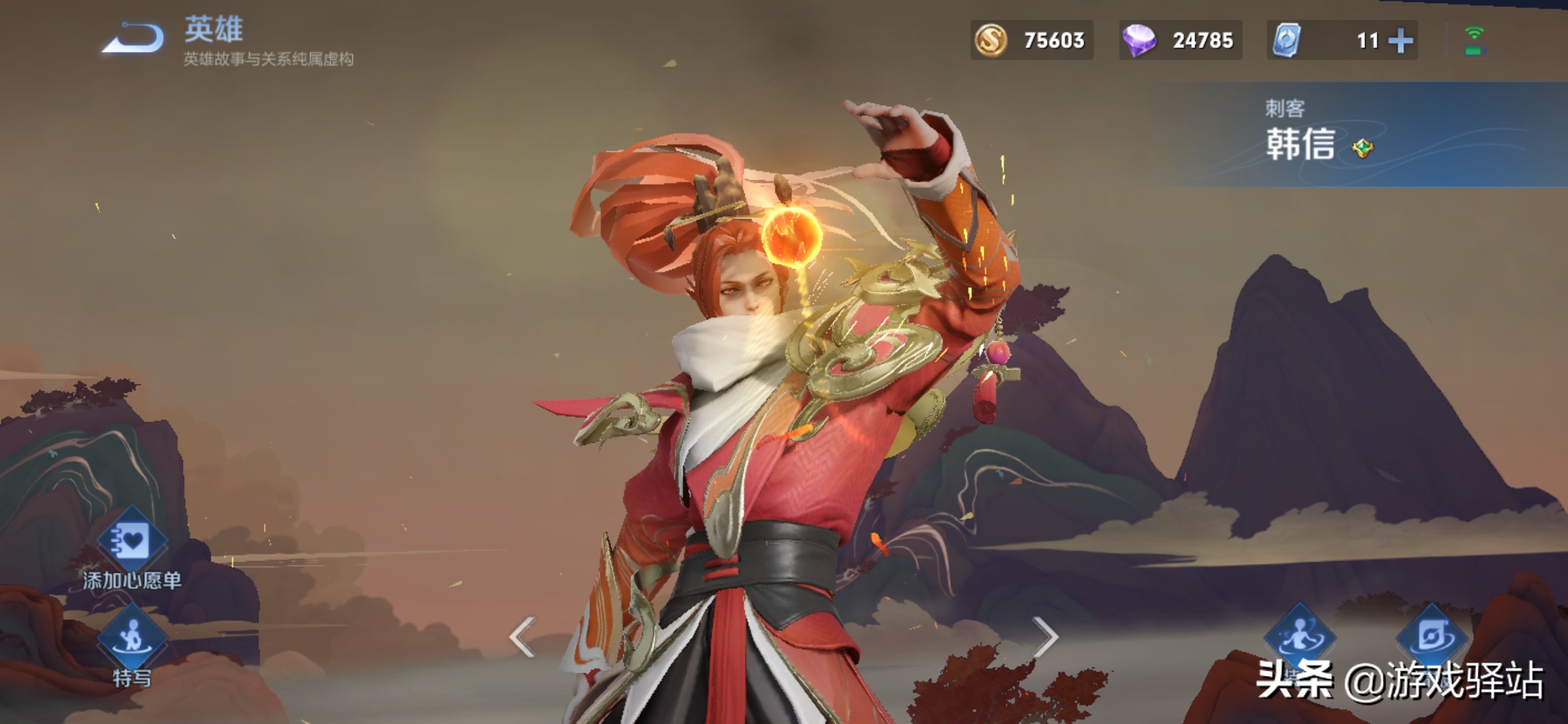This screenshot has width=1568, height=724.
Task: Open the spinning figure pose icon
Action: tap(1300, 636)
